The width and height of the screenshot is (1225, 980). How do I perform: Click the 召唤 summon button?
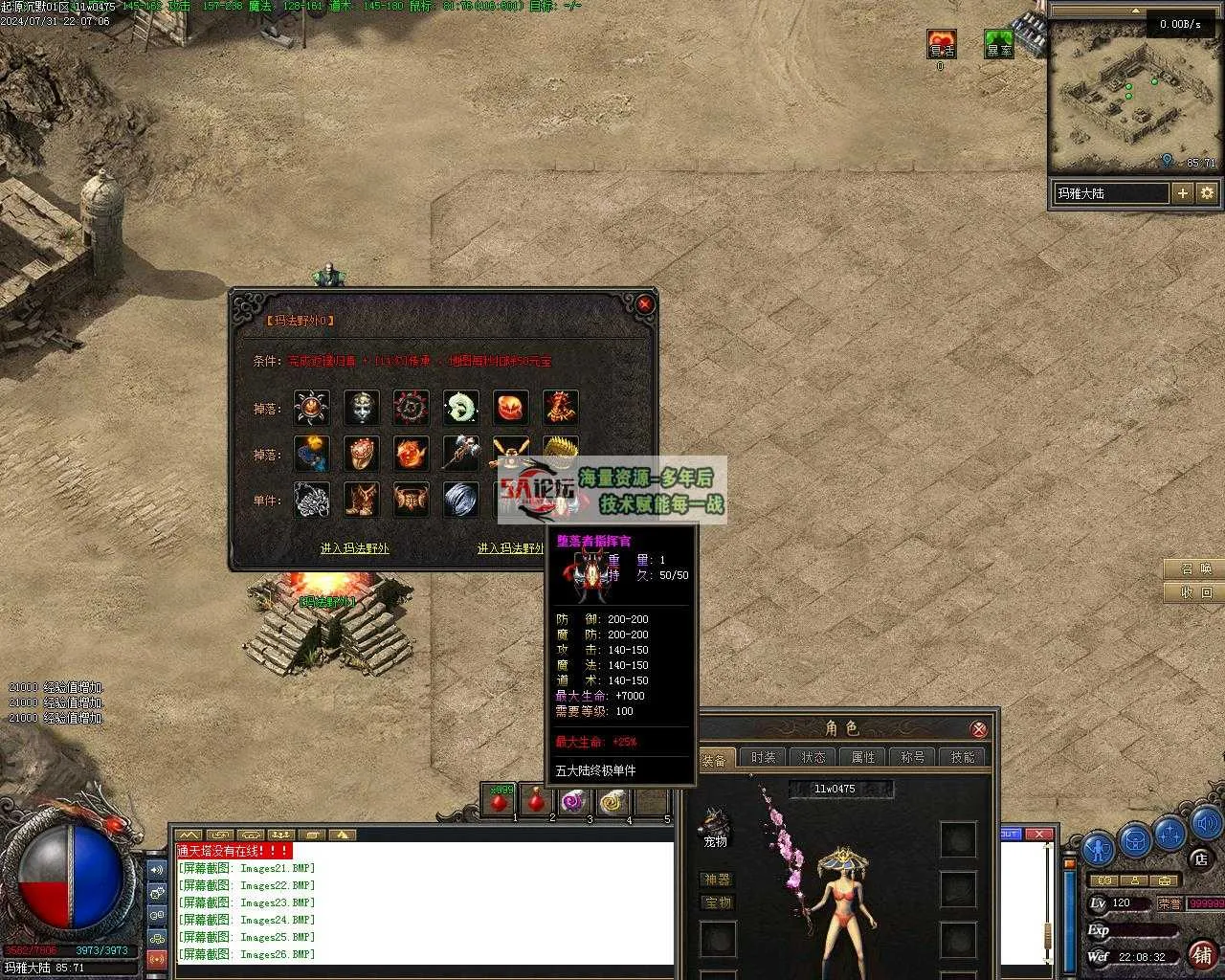(1195, 568)
